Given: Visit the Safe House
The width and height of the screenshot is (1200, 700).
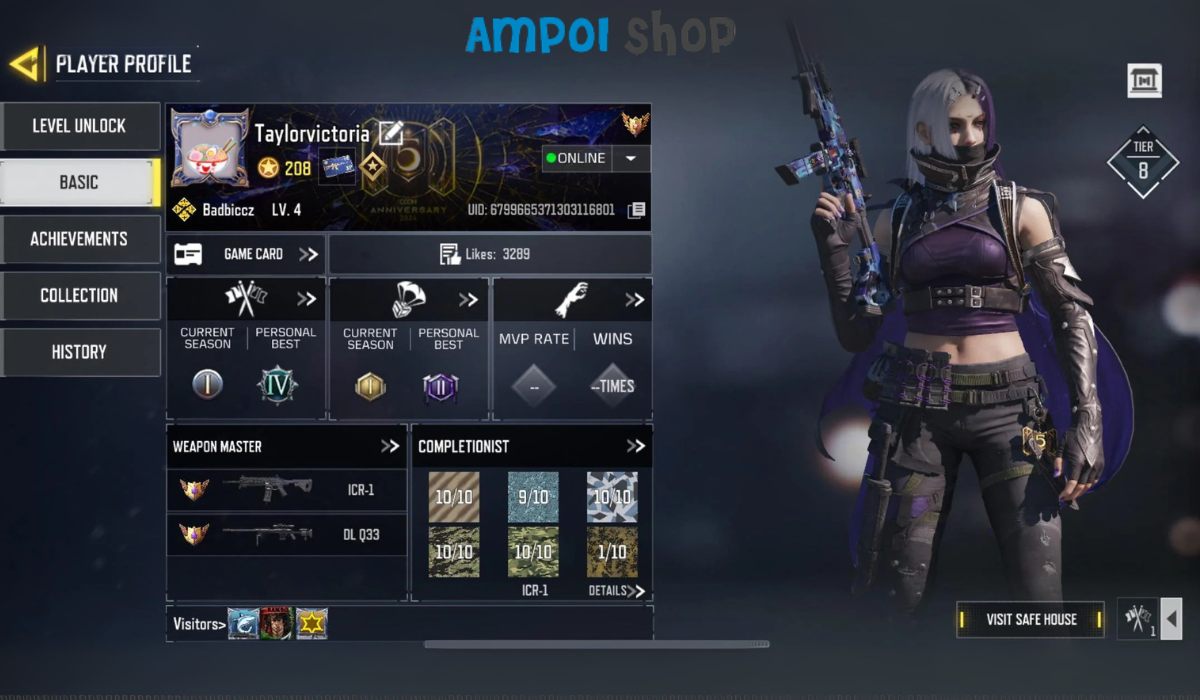Looking at the screenshot, I should point(1031,620).
